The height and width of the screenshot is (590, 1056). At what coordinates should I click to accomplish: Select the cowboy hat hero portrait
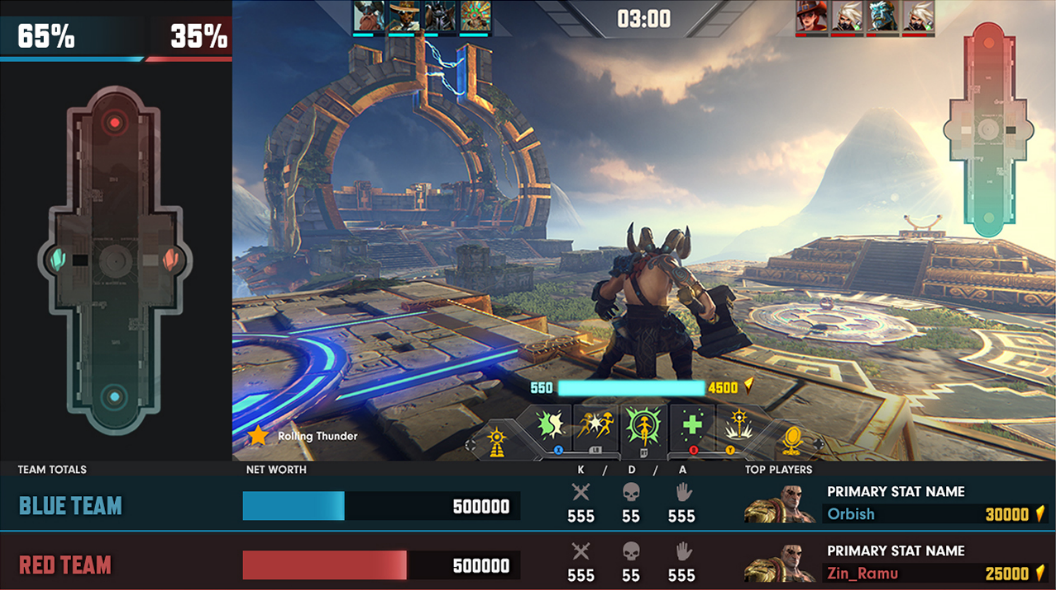404,16
